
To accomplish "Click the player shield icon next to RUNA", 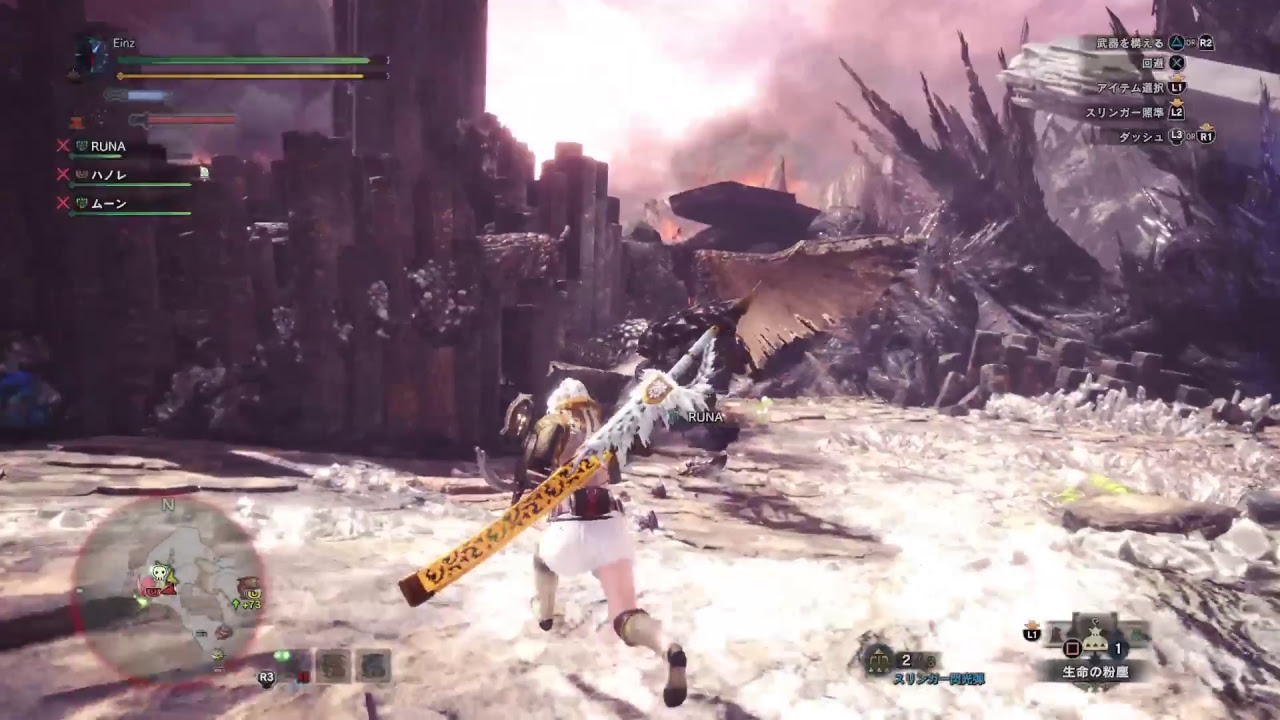I will [81, 147].
